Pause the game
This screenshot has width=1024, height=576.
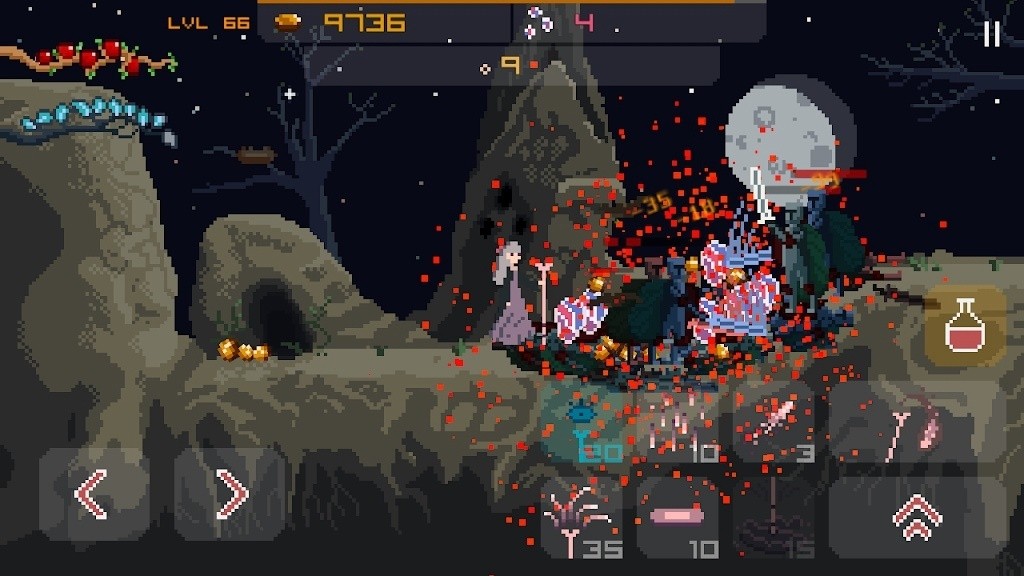[991, 35]
